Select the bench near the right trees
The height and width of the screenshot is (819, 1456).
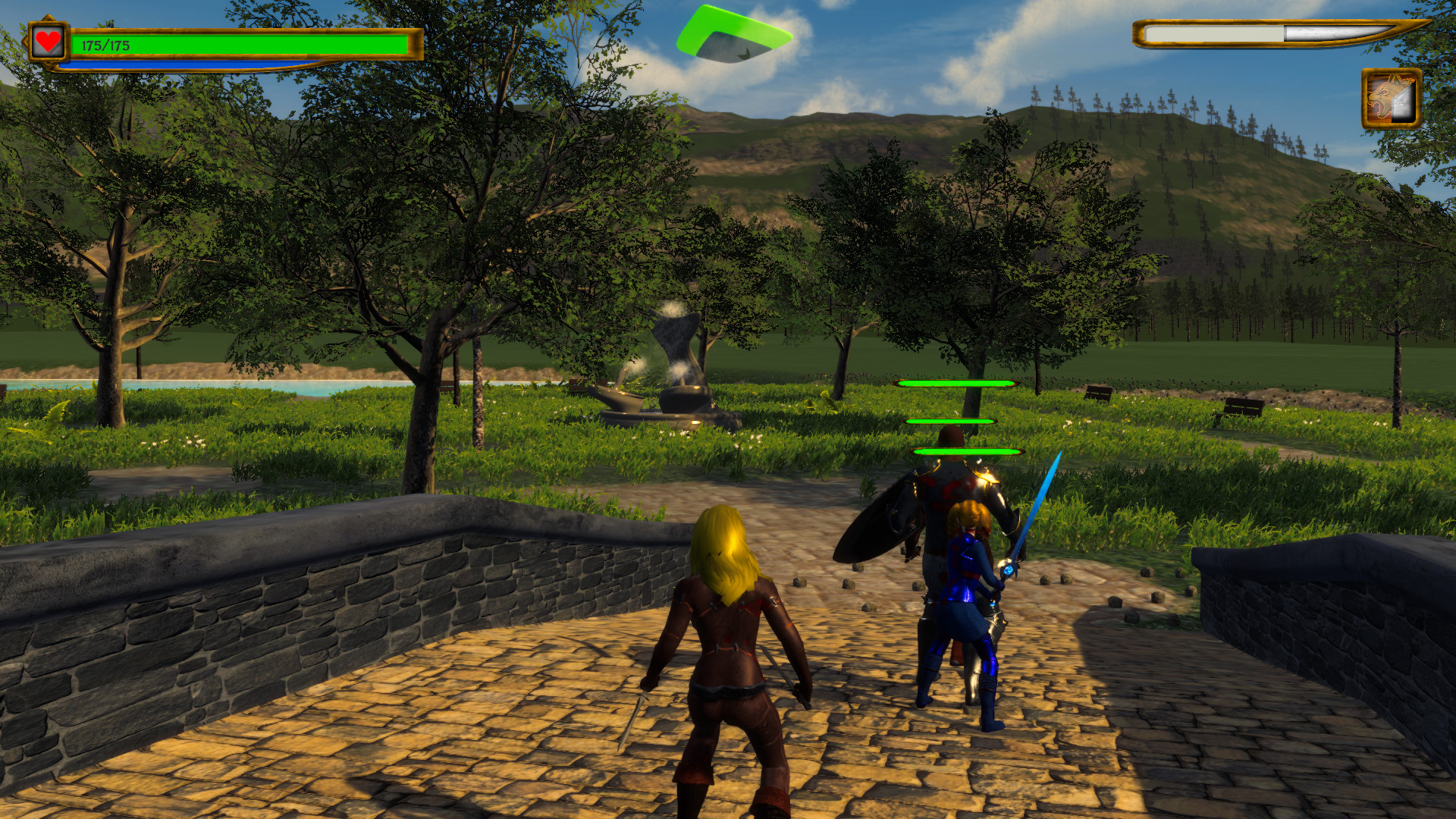pyautogui.click(x=1244, y=404)
